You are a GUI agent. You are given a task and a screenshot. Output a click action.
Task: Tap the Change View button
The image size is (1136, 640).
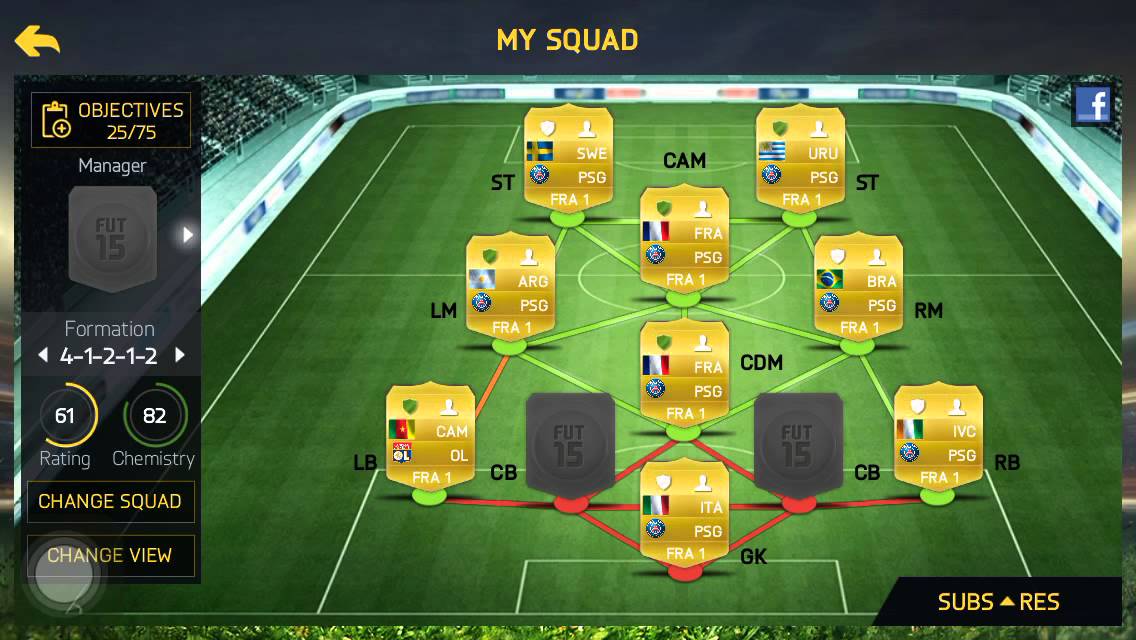click(110, 555)
